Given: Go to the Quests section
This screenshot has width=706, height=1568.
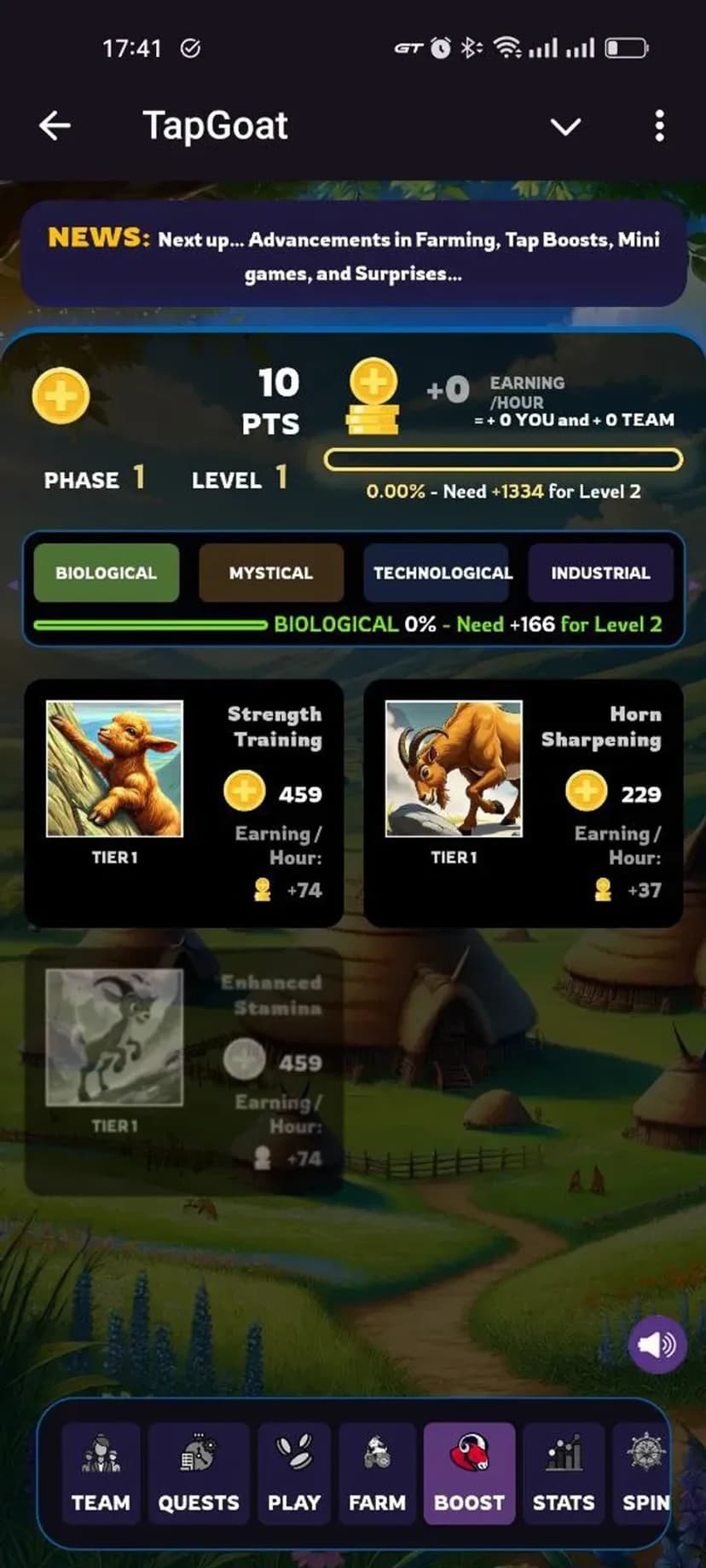Looking at the screenshot, I should point(199,1473).
